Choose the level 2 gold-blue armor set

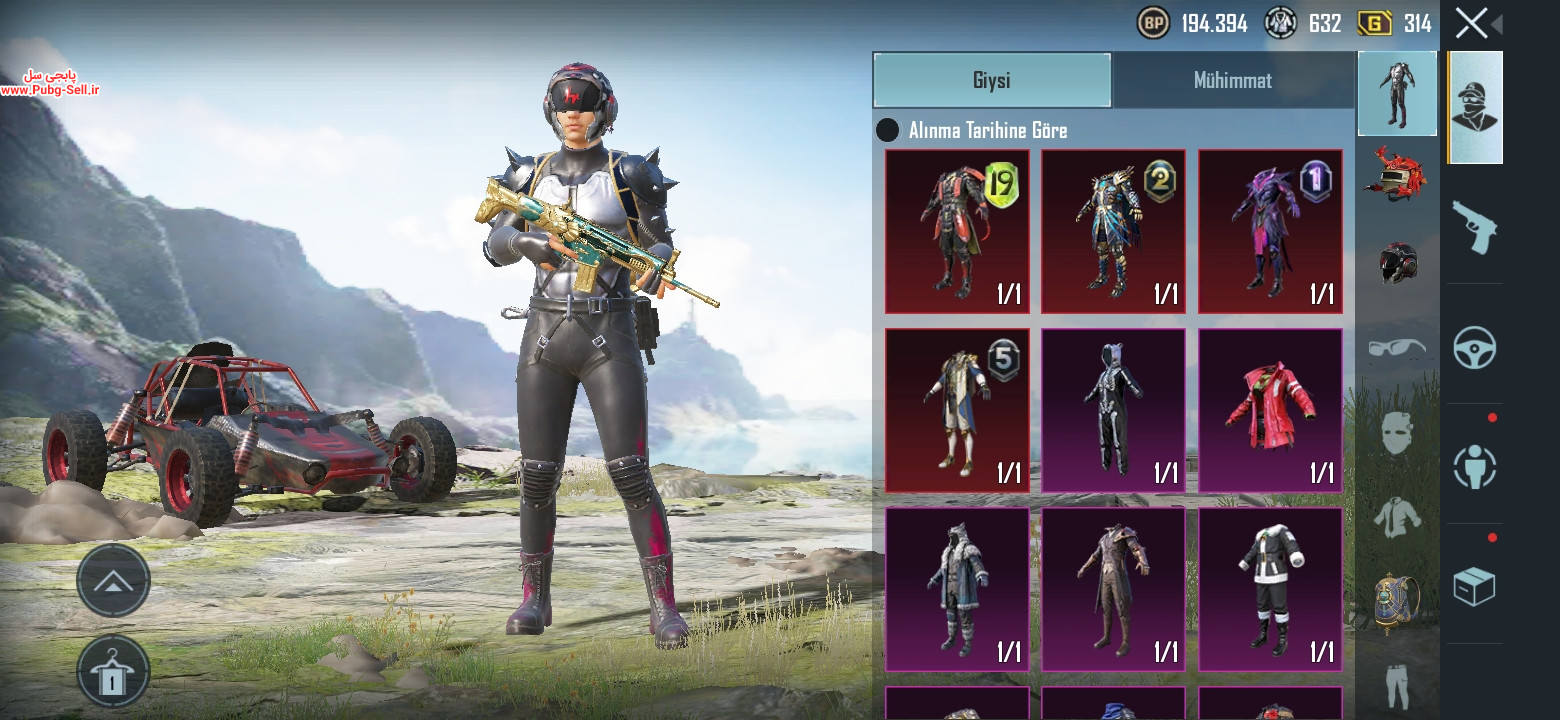point(1113,232)
